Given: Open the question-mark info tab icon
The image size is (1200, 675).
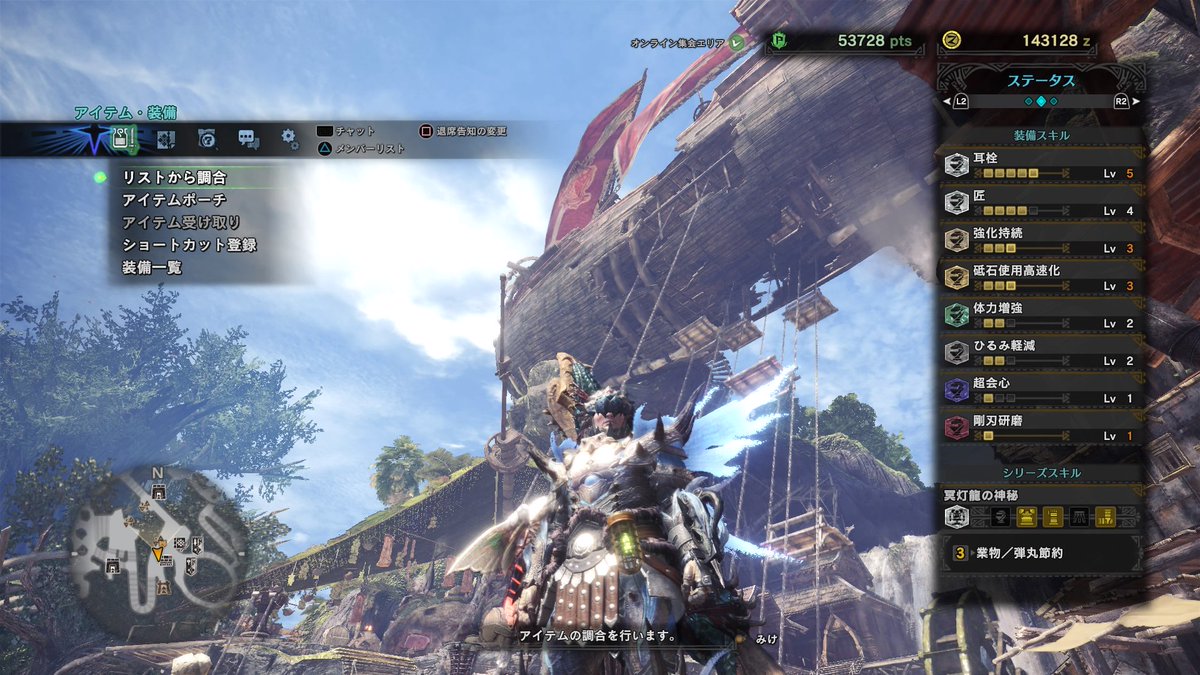Looking at the screenshot, I should (207, 139).
